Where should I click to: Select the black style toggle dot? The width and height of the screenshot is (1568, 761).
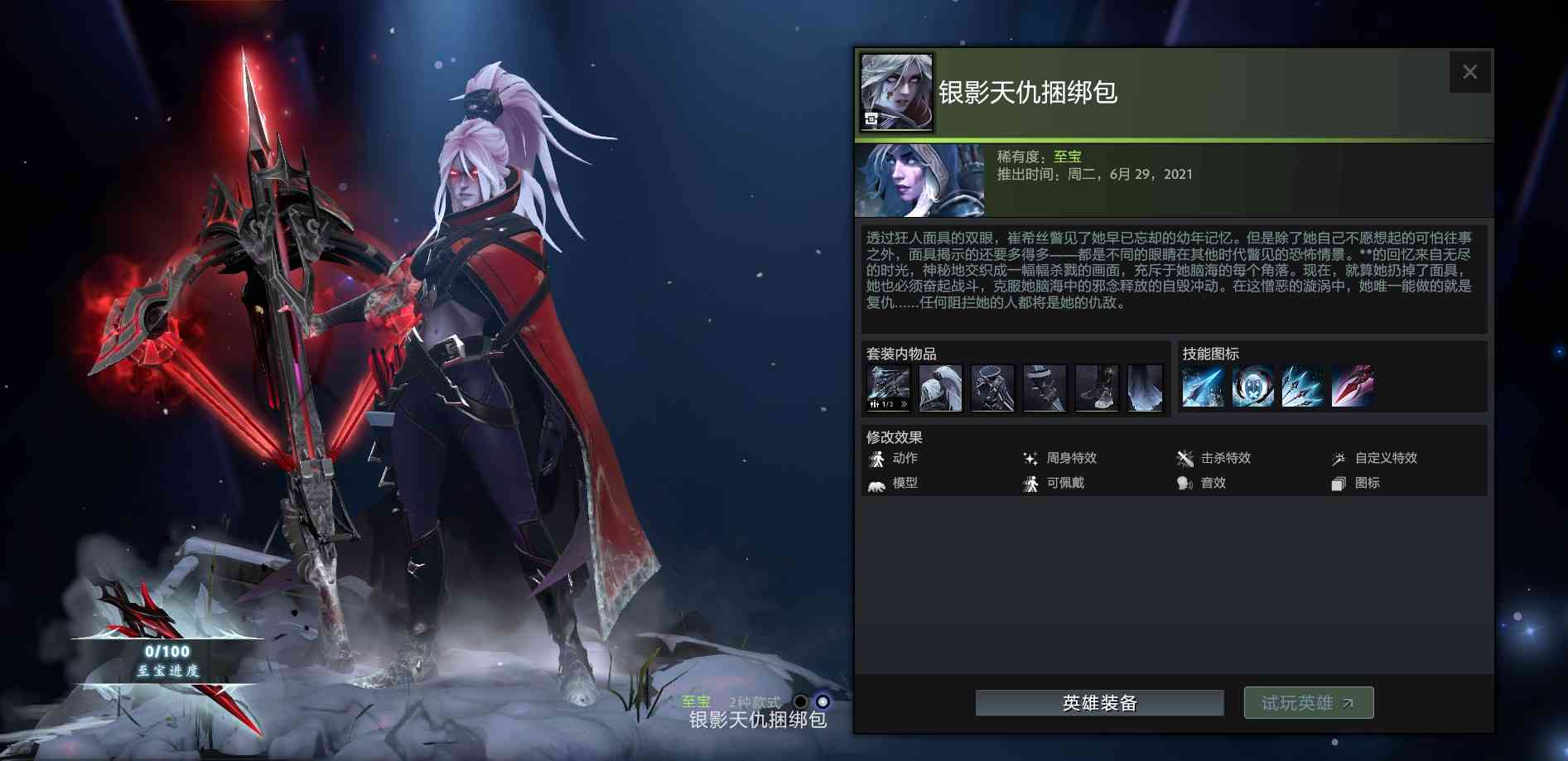tap(800, 702)
